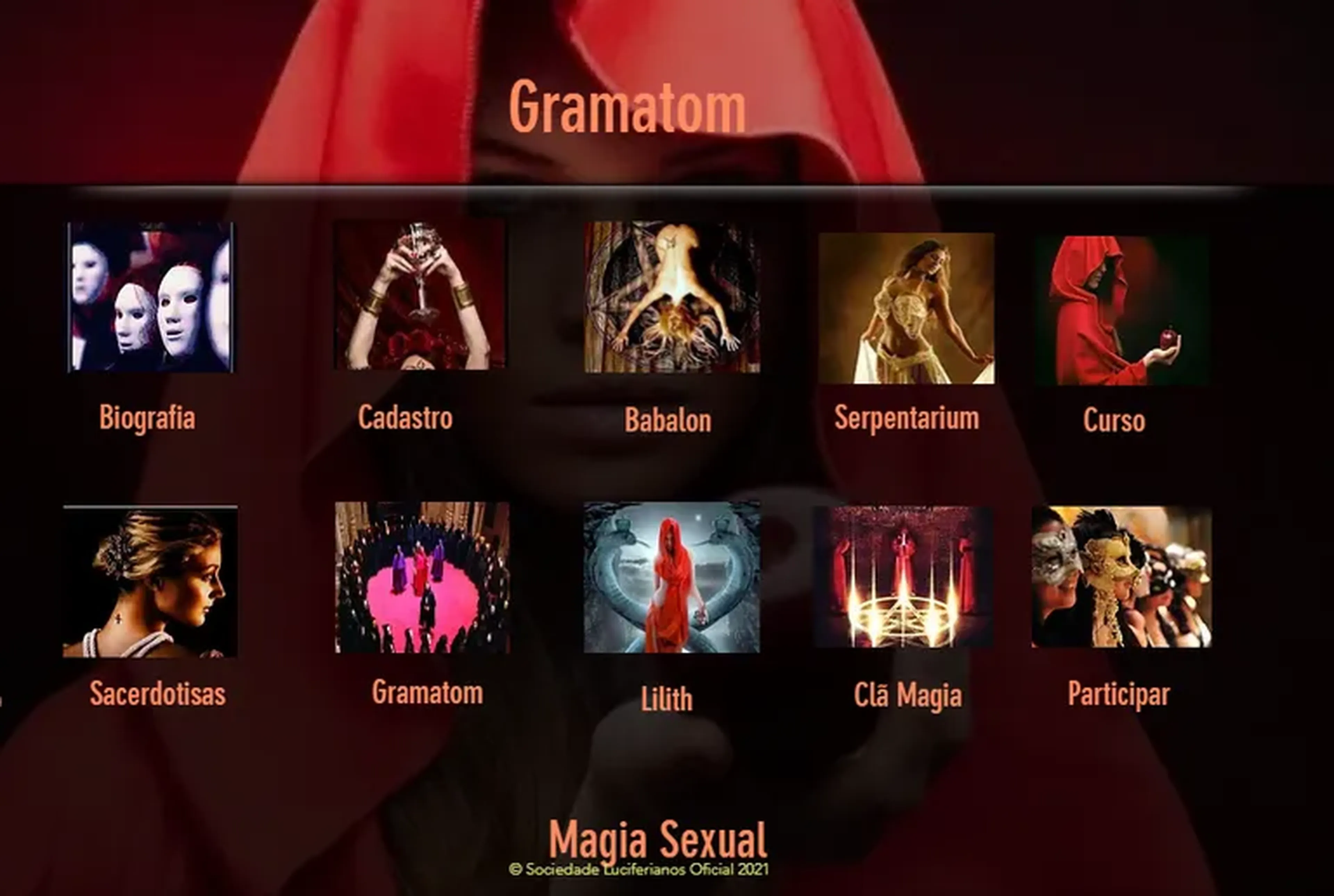Choose the Serpentarium dancer image
1334x896 pixels.
click(x=906, y=308)
